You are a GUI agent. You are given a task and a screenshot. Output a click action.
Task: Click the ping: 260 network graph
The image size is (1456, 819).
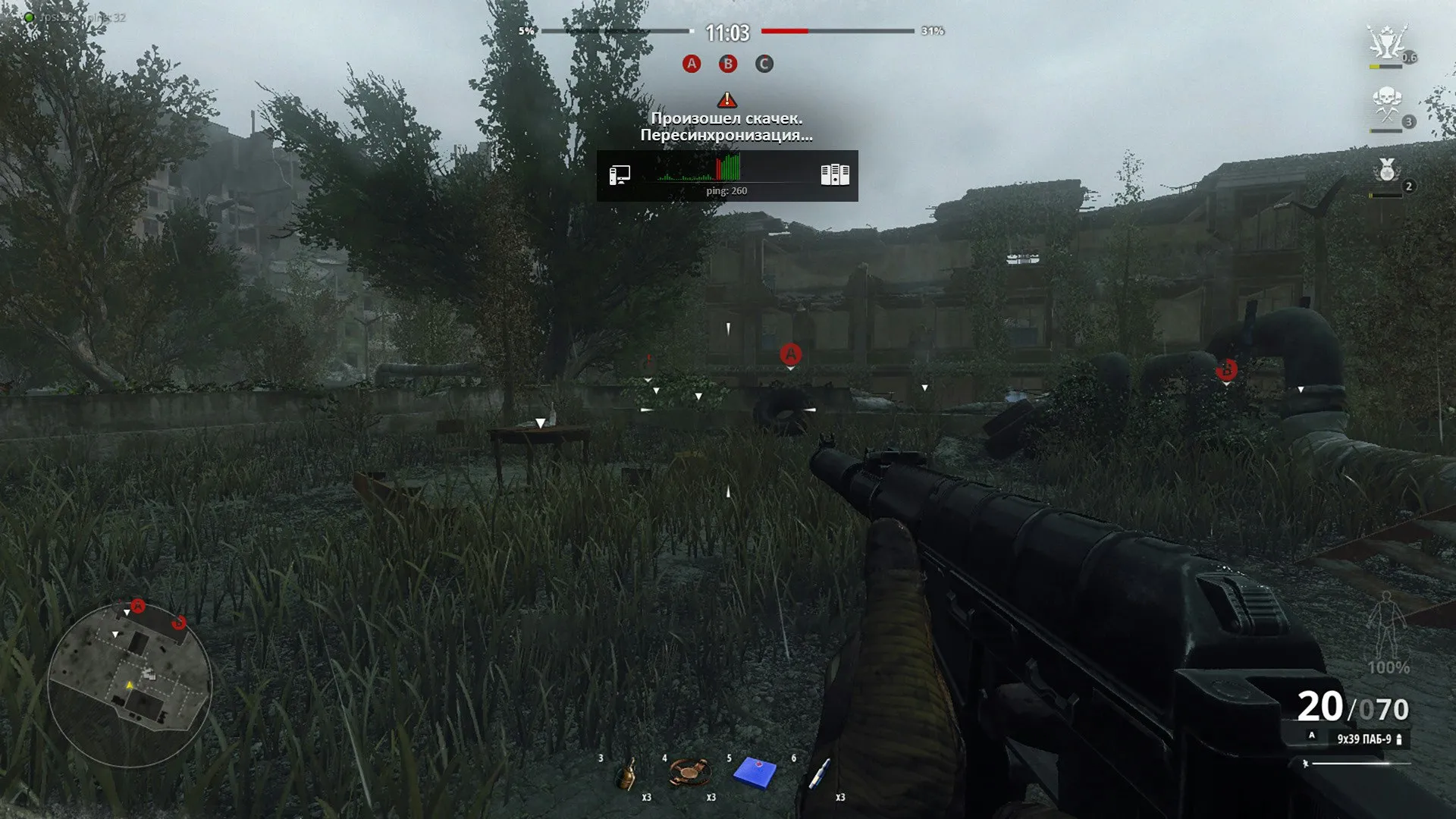(726, 175)
